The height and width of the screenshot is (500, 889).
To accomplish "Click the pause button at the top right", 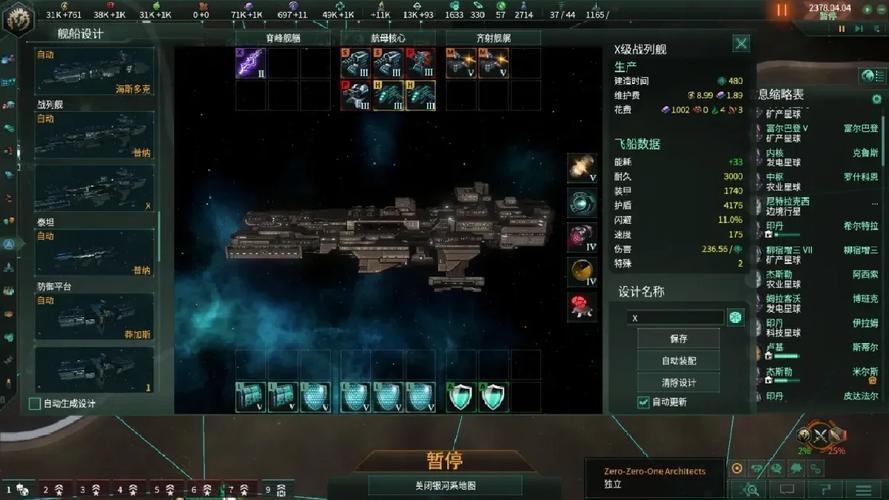I will [x=782, y=10].
